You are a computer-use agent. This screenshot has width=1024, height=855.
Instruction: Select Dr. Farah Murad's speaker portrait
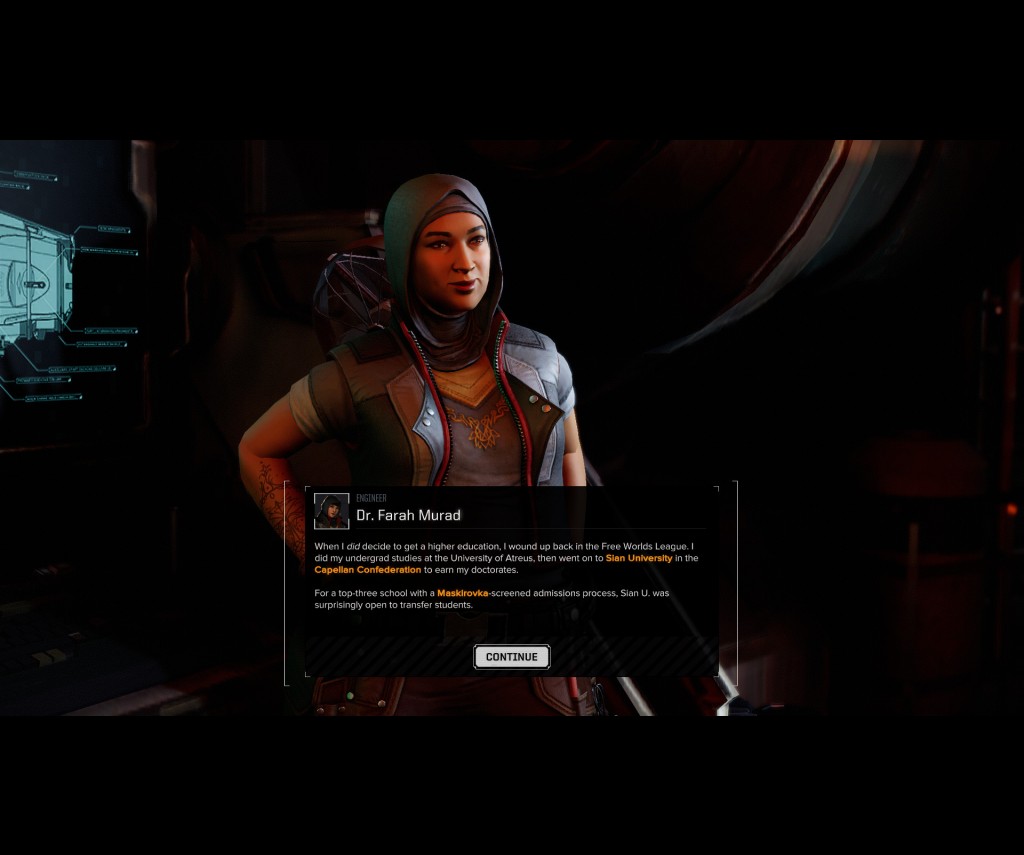coord(331,511)
